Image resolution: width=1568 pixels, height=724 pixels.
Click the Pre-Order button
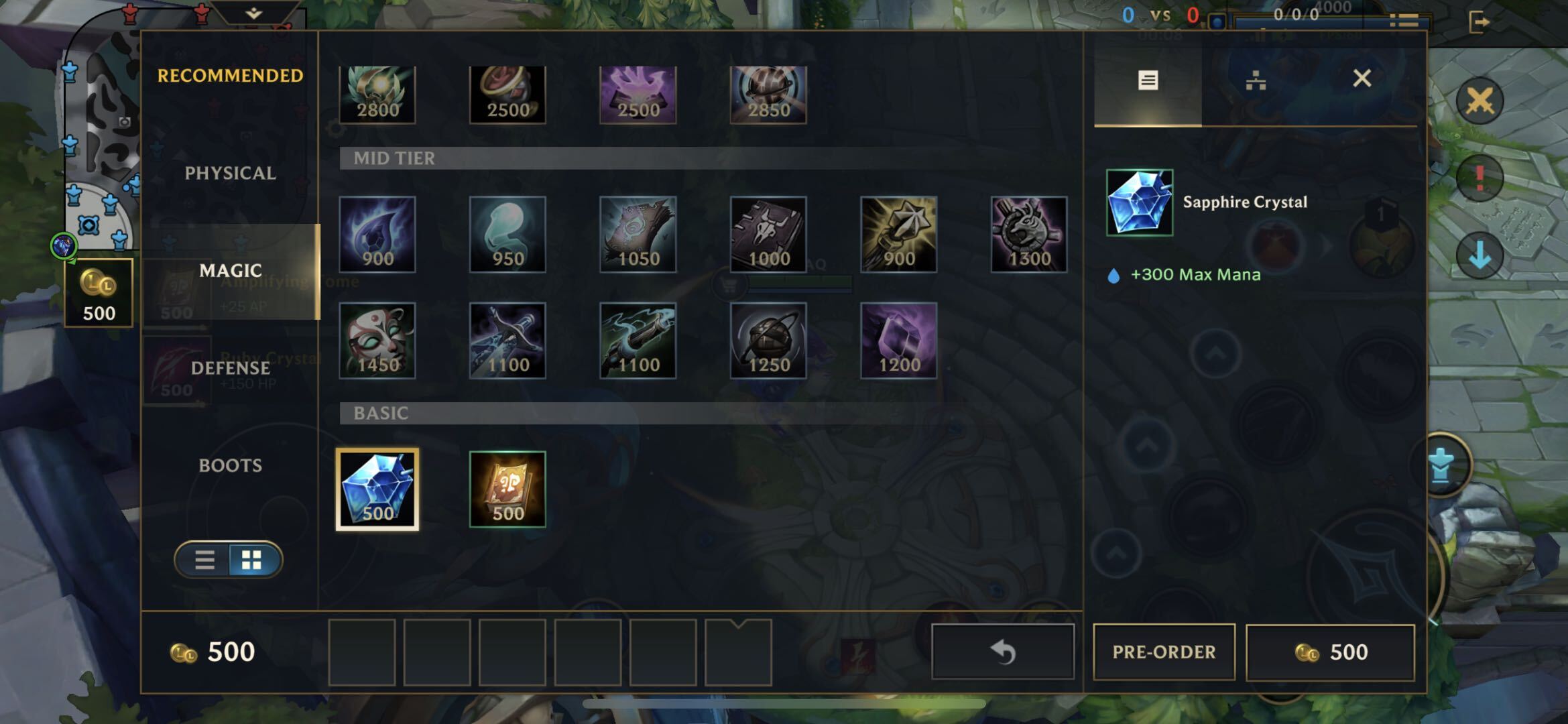pyautogui.click(x=1164, y=652)
